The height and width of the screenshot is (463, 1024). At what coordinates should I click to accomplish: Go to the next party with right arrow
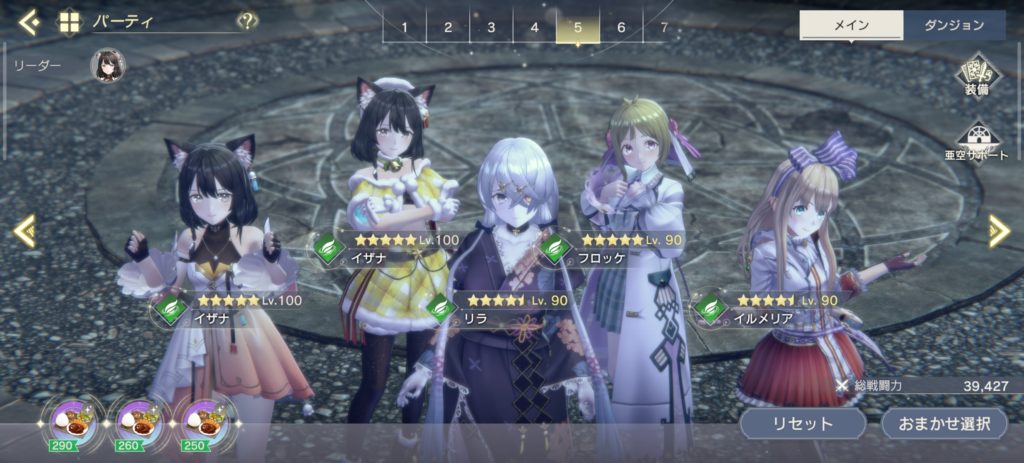pyautogui.click(x=998, y=231)
